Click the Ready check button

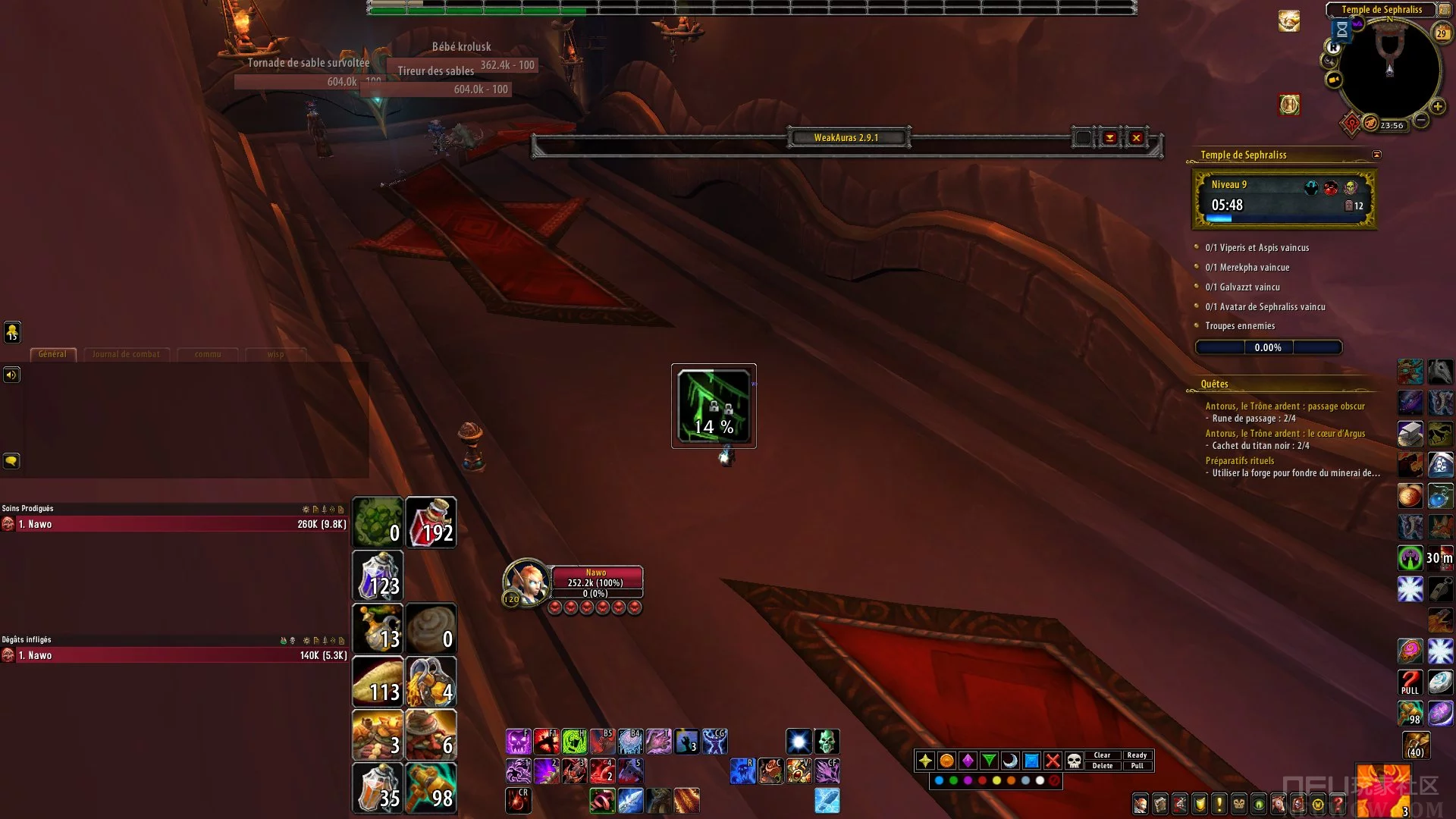tap(1136, 755)
